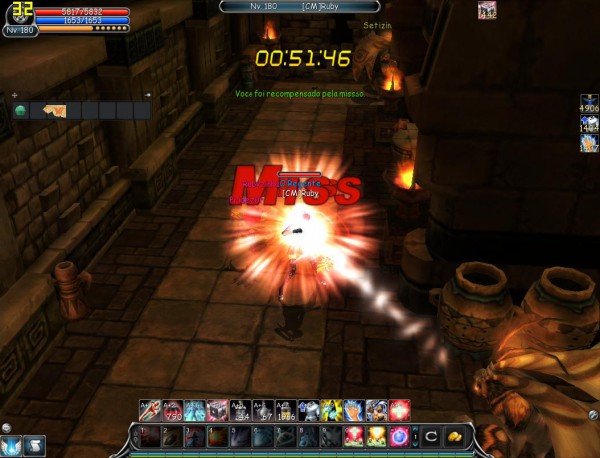Click the armored knight skill icon in buff row
This screenshot has height=458, width=600.
[x=309, y=408]
